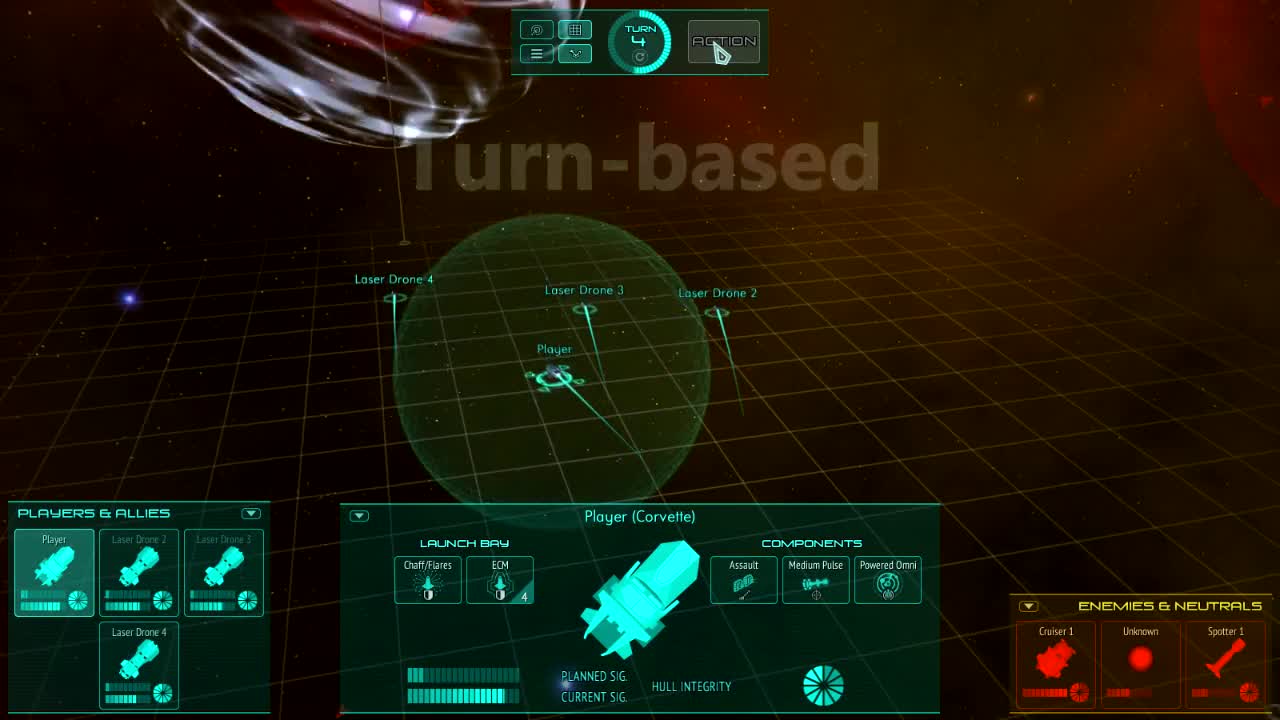Collapse the Player (Corvette) panel
Image resolution: width=1280 pixels, height=720 pixels.
(x=359, y=516)
